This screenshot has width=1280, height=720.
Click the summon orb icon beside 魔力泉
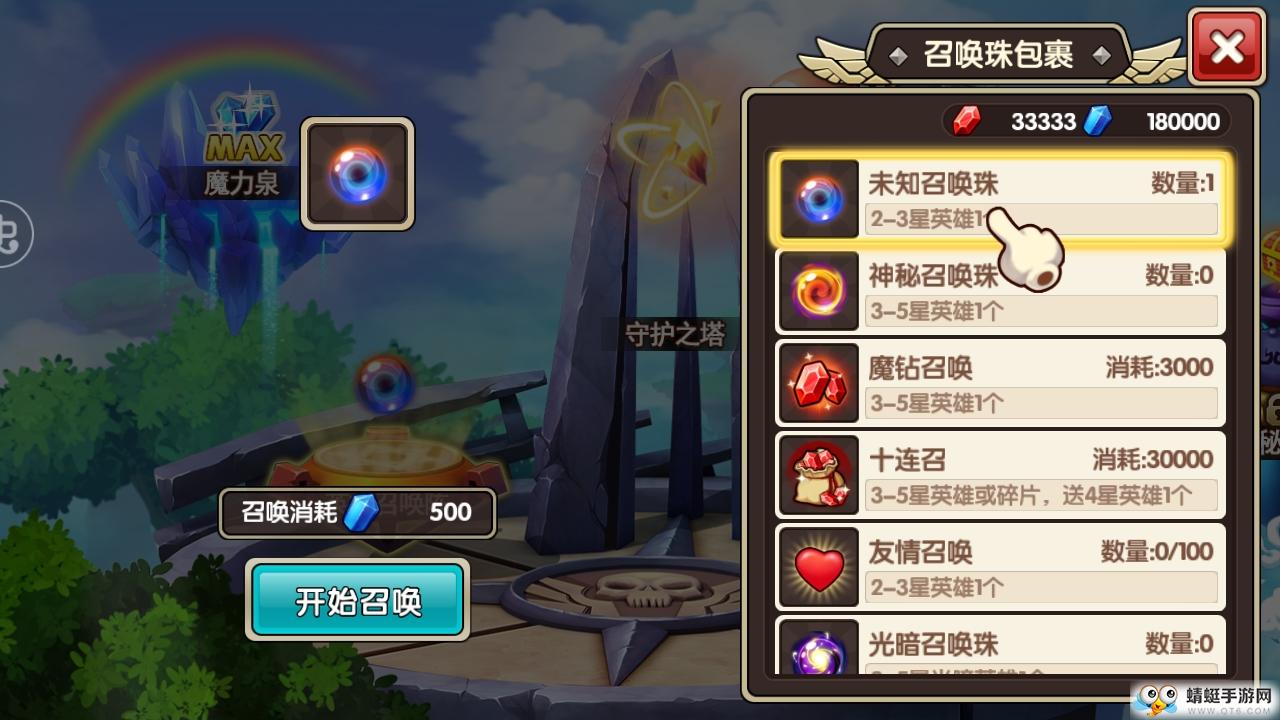click(x=357, y=172)
